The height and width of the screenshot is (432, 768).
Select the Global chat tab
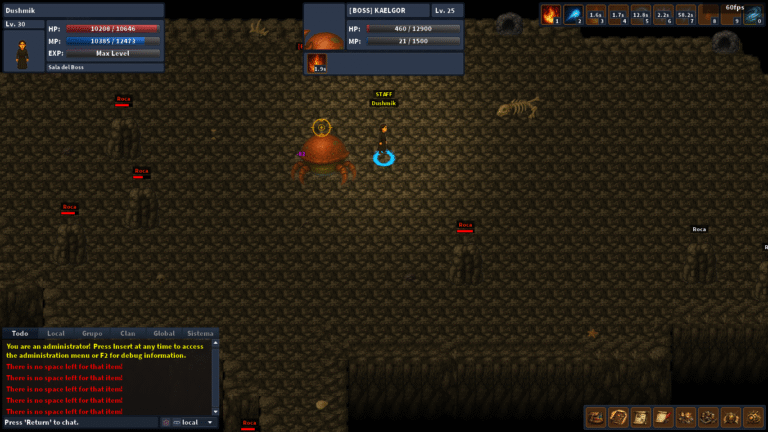164,333
